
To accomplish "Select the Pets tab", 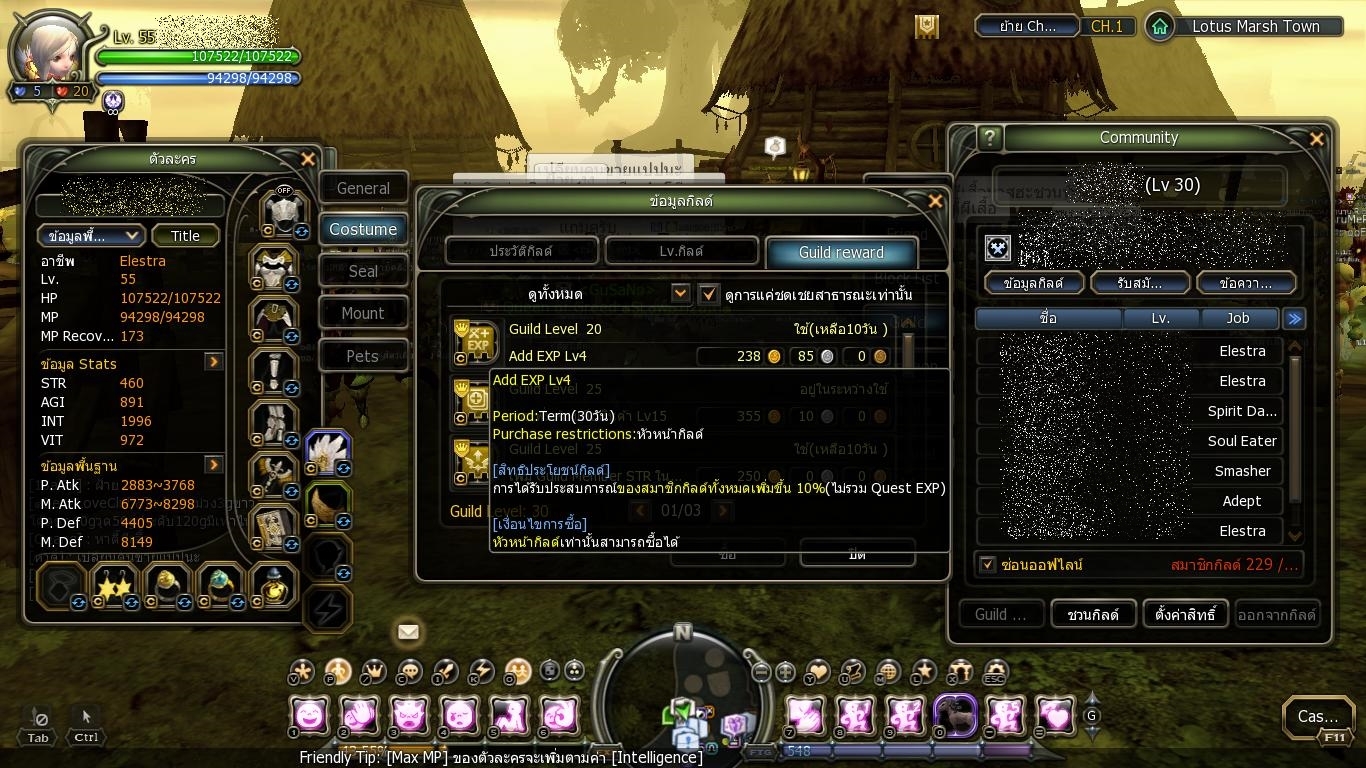I will pos(363,356).
